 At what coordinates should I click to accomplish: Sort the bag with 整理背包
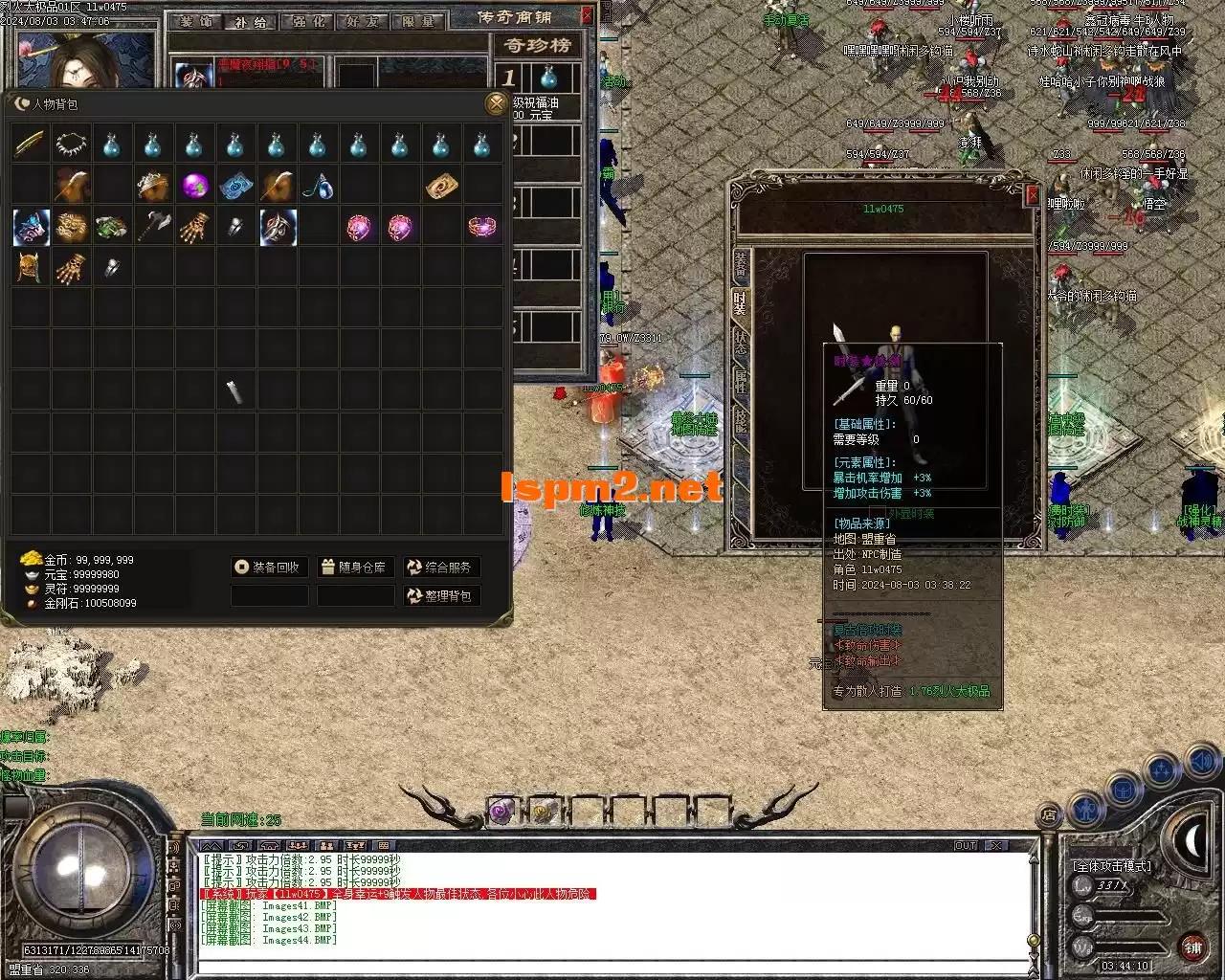click(440, 596)
